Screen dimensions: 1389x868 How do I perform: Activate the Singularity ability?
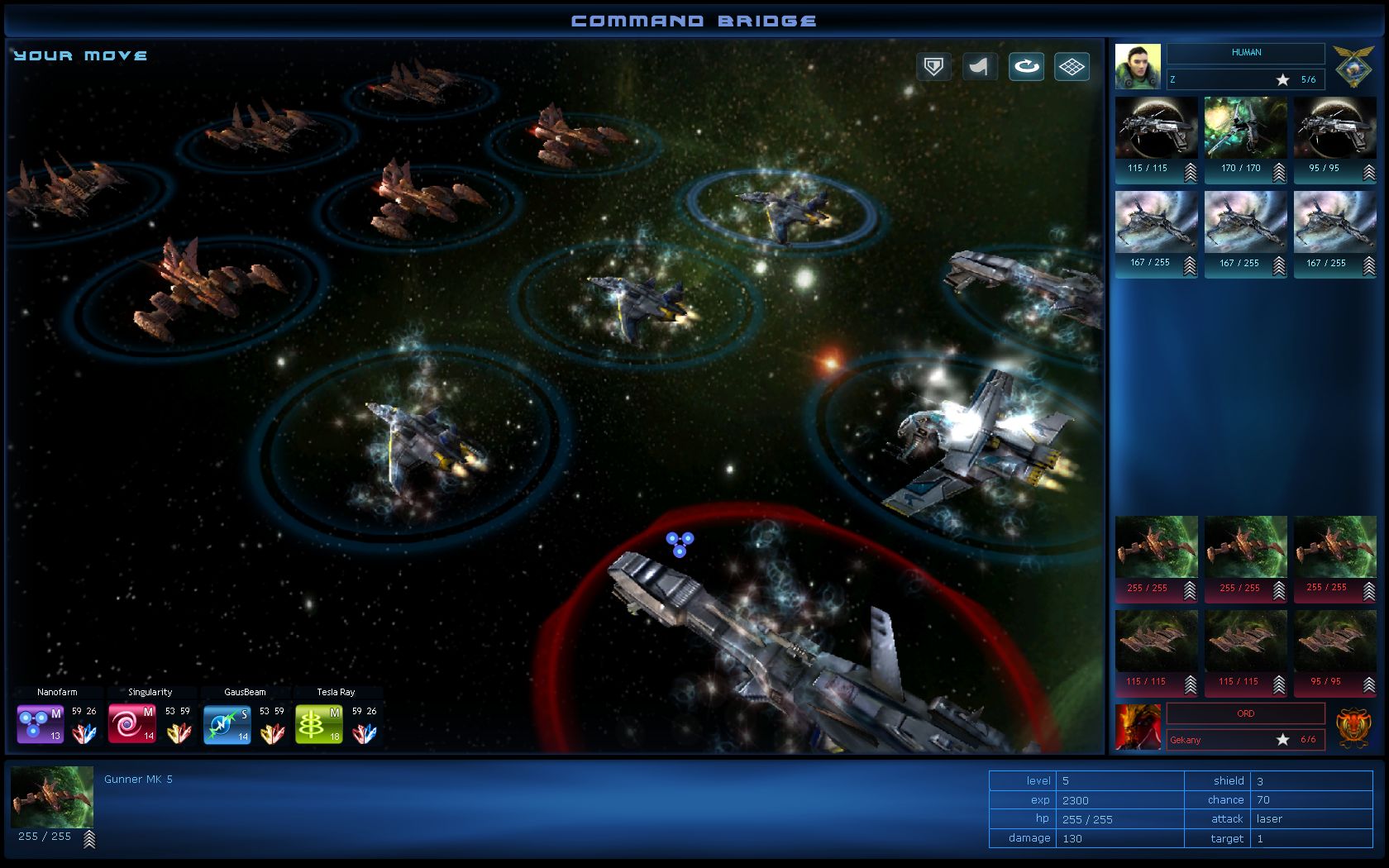tap(131, 723)
